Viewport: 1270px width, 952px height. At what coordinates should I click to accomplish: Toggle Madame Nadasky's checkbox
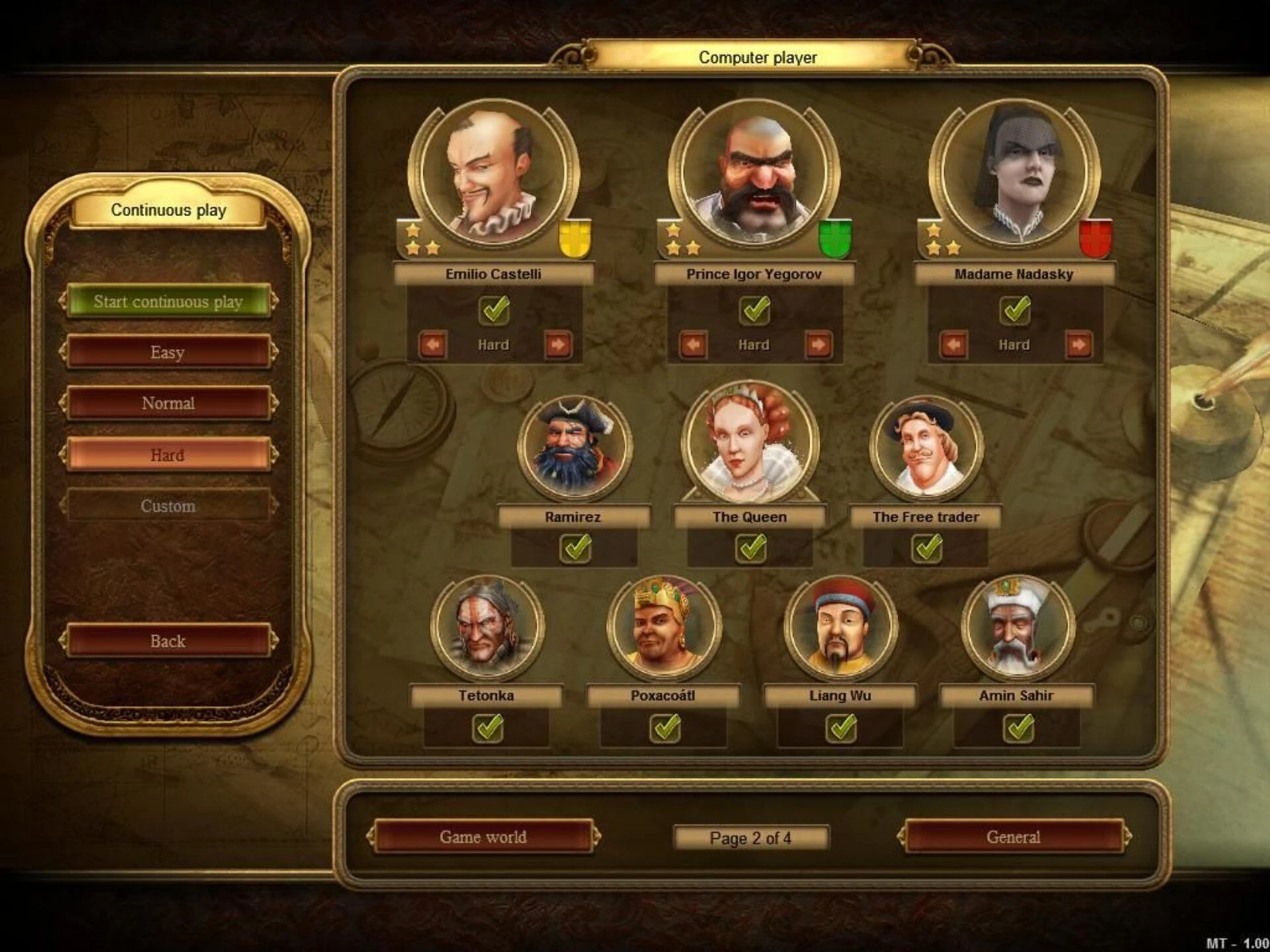(1015, 309)
